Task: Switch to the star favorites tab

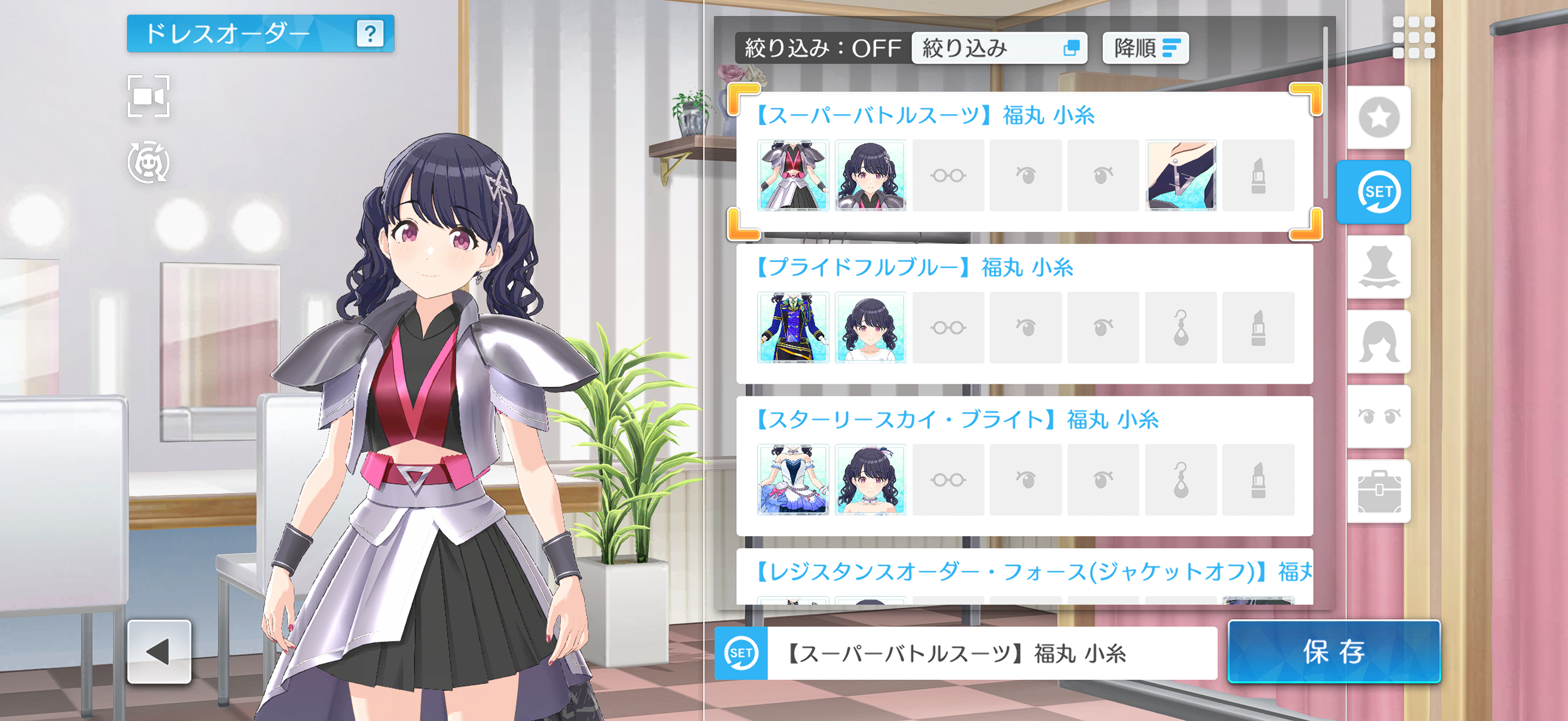Action: pos(1378,117)
